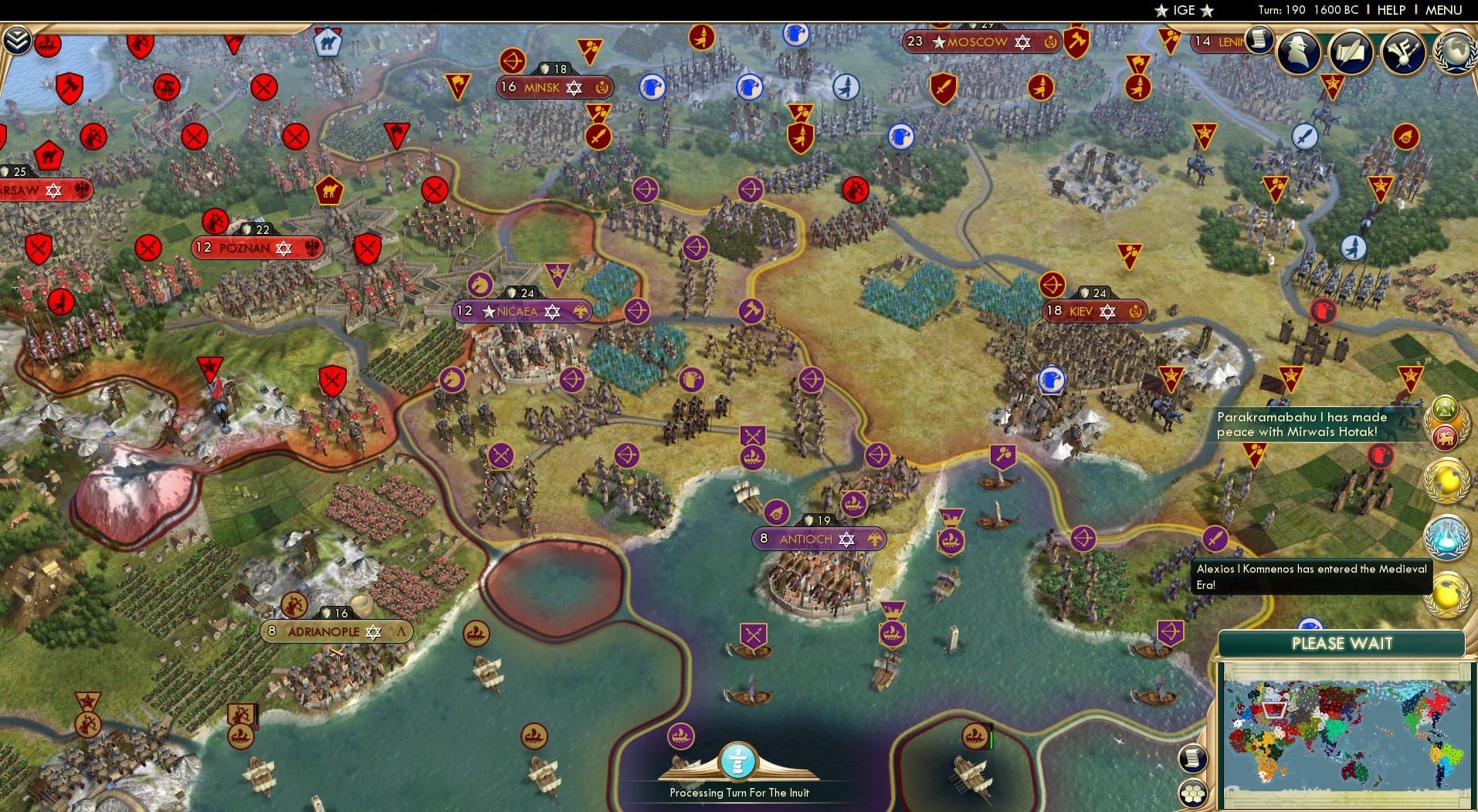
Task: Open the Social Policies scroll-and-quill icon
Action: point(1351,52)
